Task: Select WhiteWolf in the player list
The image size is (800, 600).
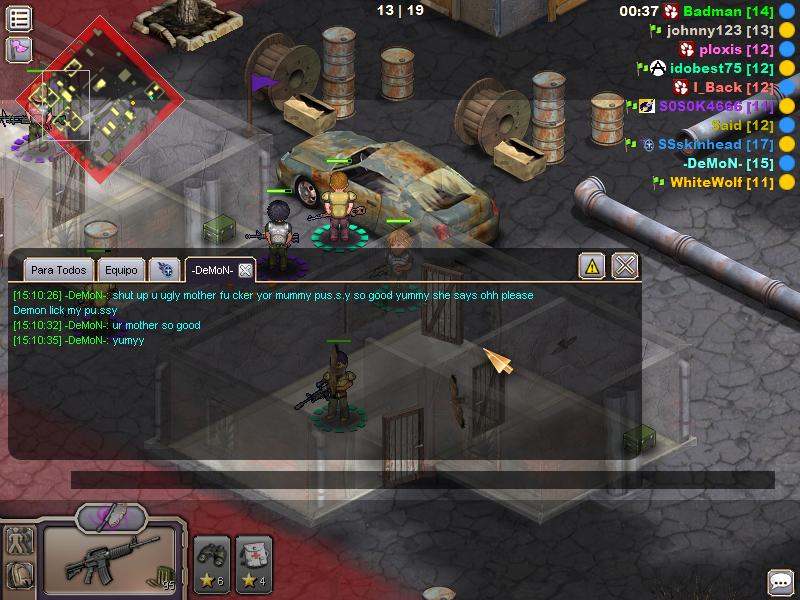Action: pyautogui.click(x=708, y=182)
